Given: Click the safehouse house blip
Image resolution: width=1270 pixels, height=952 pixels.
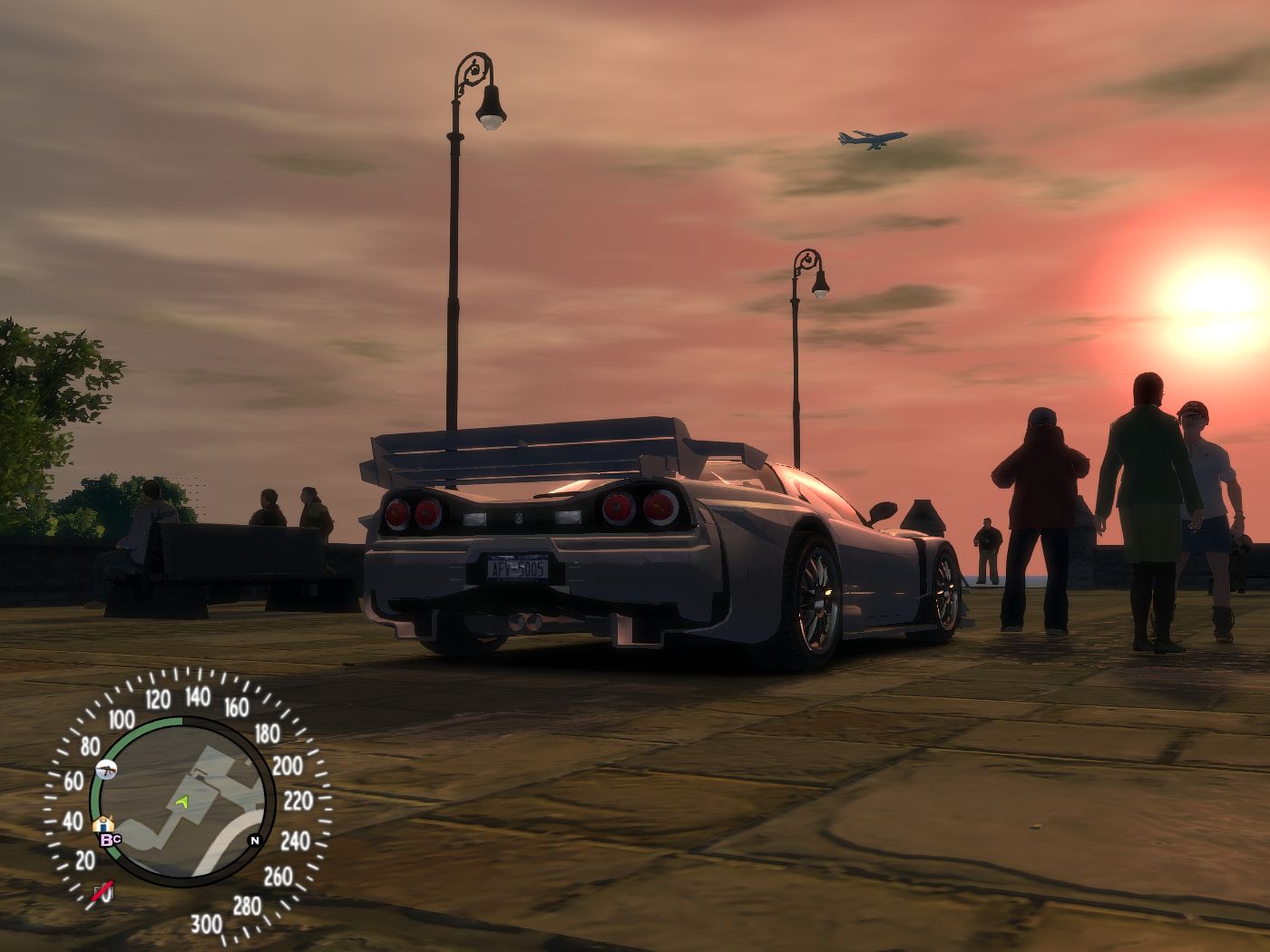Looking at the screenshot, I should [103, 824].
